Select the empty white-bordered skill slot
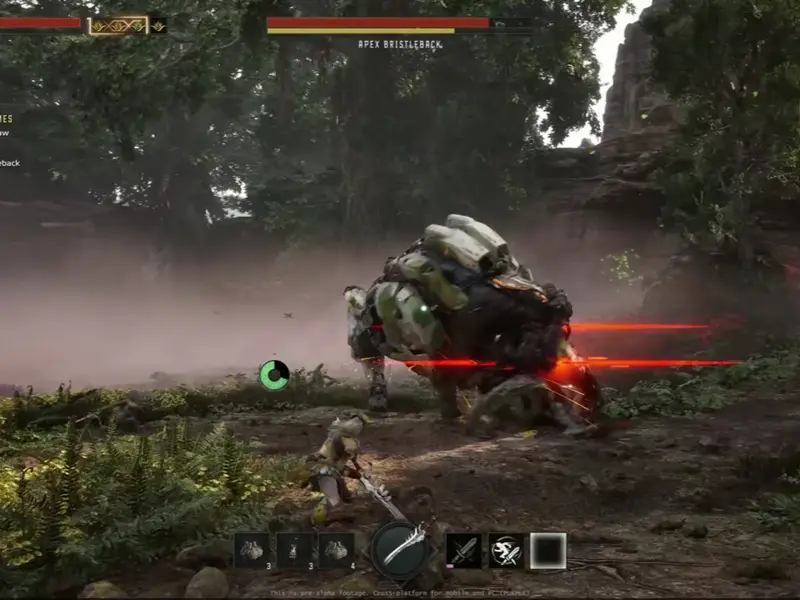Image resolution: width=800 pixels, height=600 pixels. [548, 550]
